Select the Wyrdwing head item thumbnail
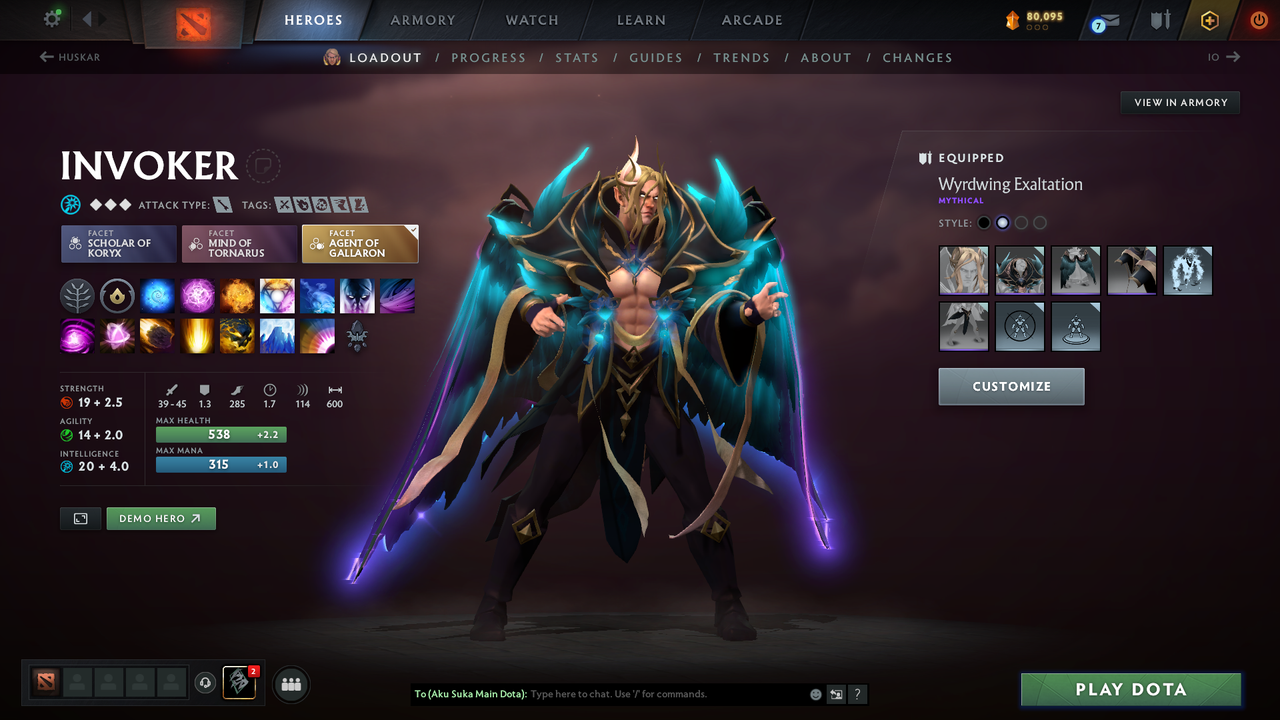This screenshot has height=720, width=1280. point(963,269)
